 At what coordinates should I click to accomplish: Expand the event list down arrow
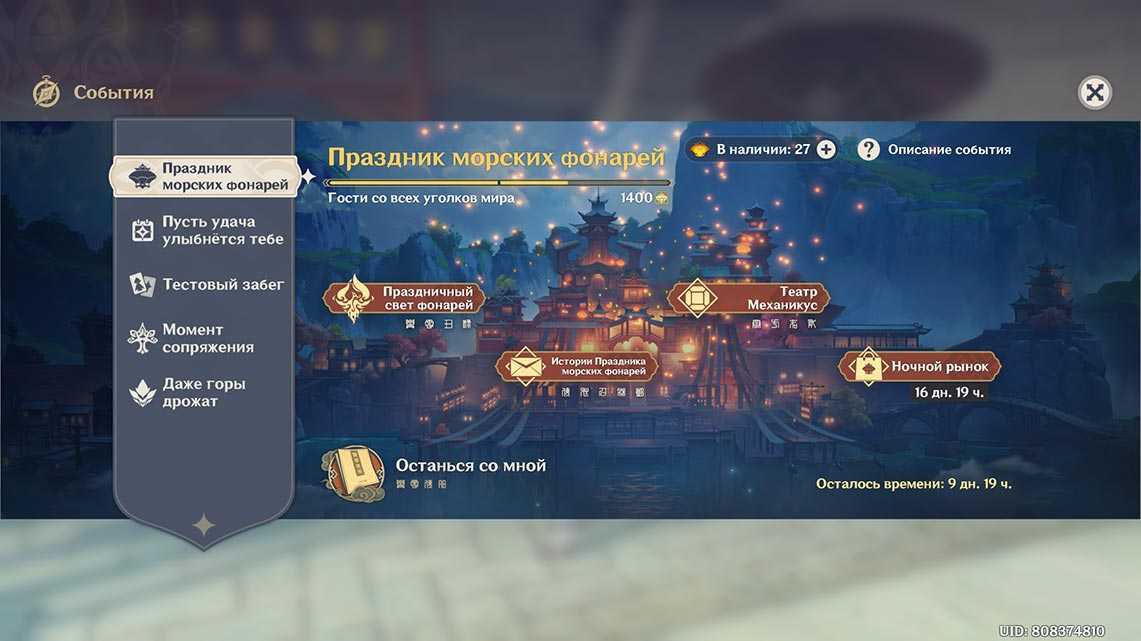203,524
